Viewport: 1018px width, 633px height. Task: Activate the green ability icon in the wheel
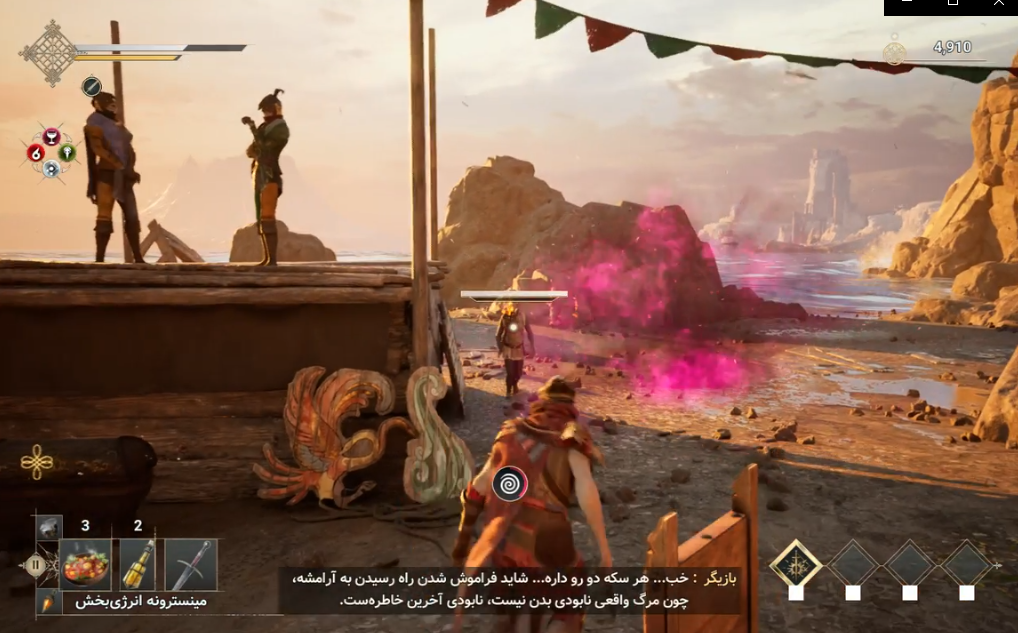pos(67,152)
